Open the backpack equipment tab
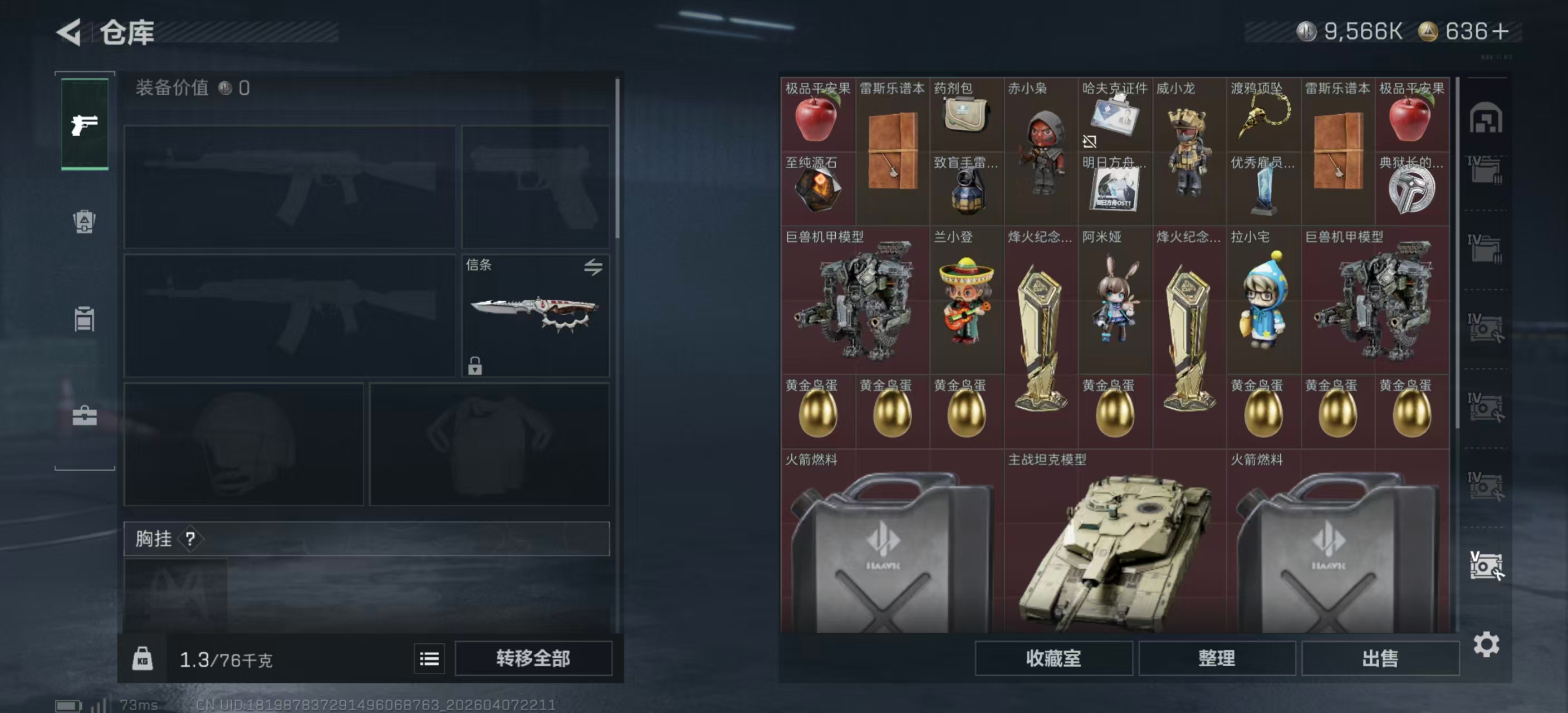 [x=84, y=222]
